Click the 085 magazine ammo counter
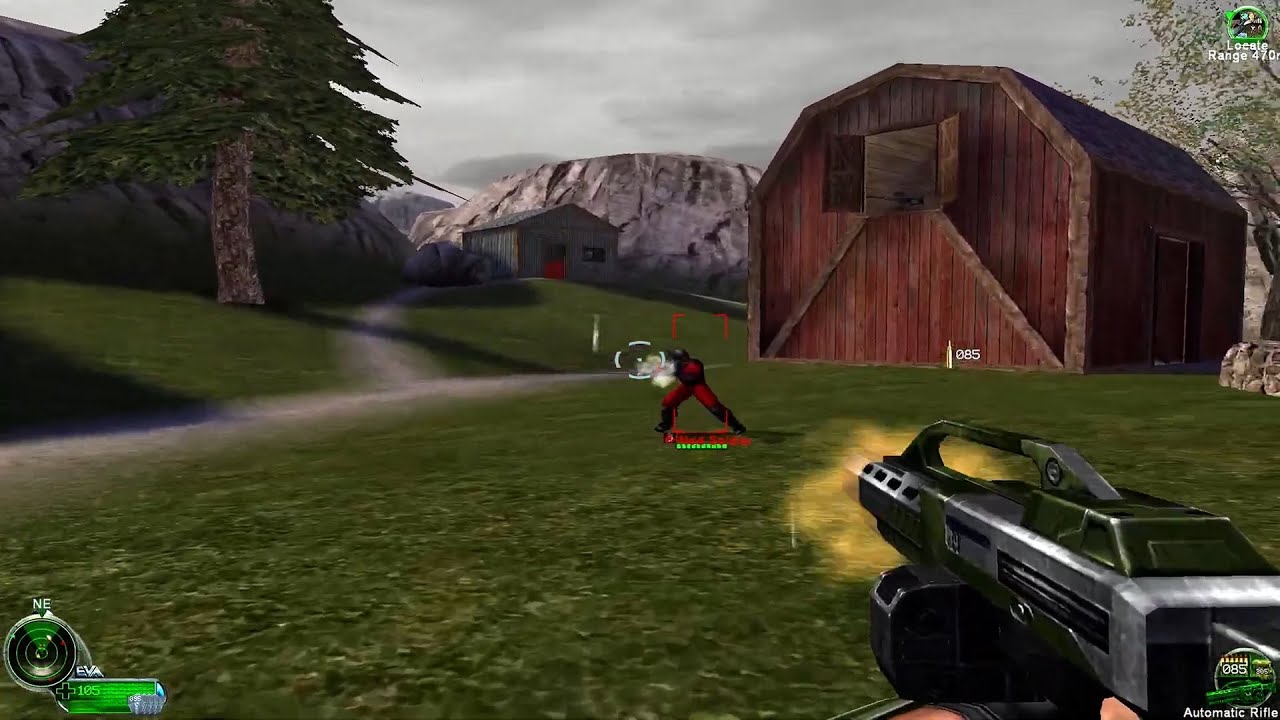This screenshot has height=720, width=1280. [x=1234, y=669]
